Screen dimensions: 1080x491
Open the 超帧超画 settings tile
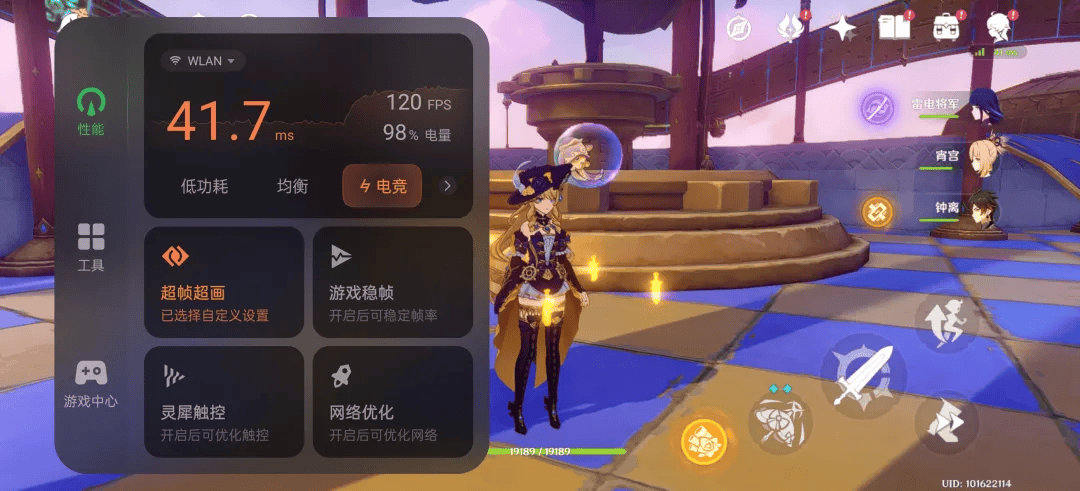[224, 282]
